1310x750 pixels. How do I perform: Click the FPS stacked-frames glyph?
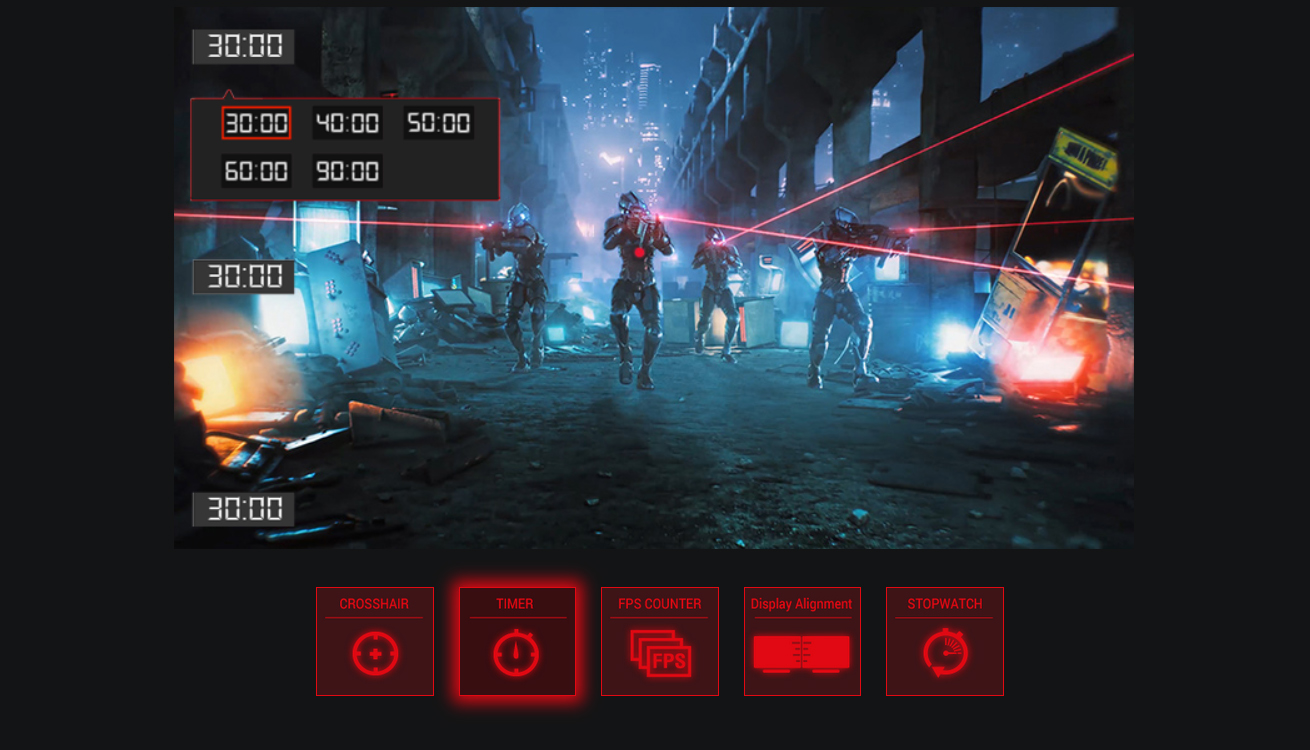(660, 655)
